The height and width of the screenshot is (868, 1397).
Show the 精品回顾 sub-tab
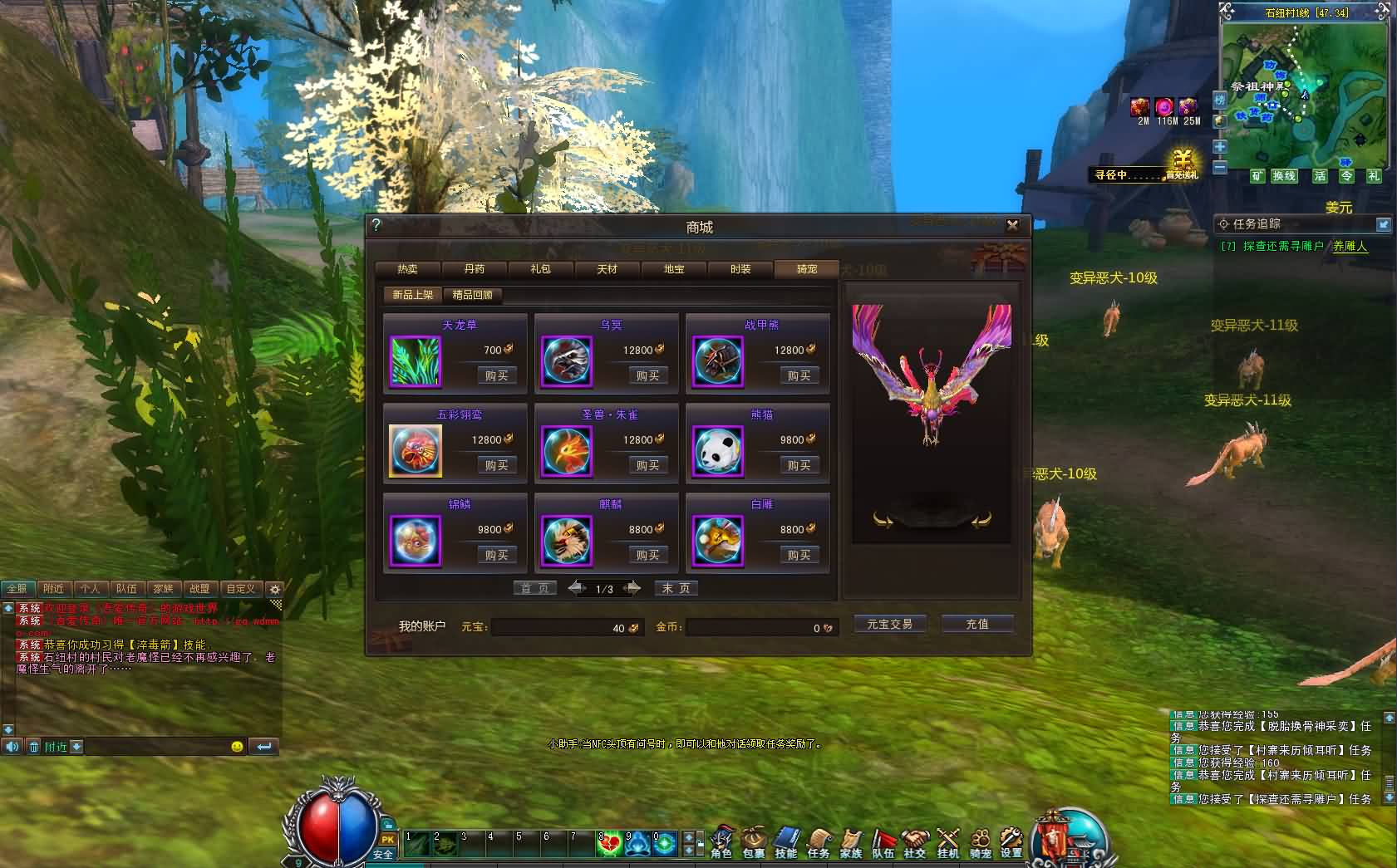pyautogui.click(x=472, y=295)
